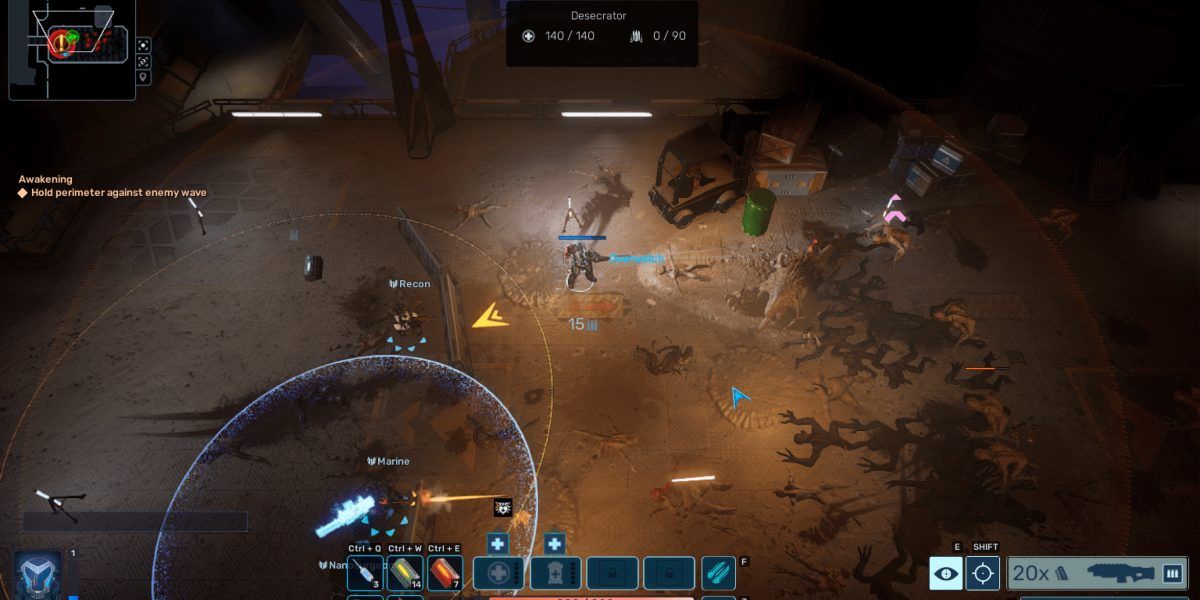Activate the cyan slash ability
The image size is (1200, 600).
tap(718, 574)
